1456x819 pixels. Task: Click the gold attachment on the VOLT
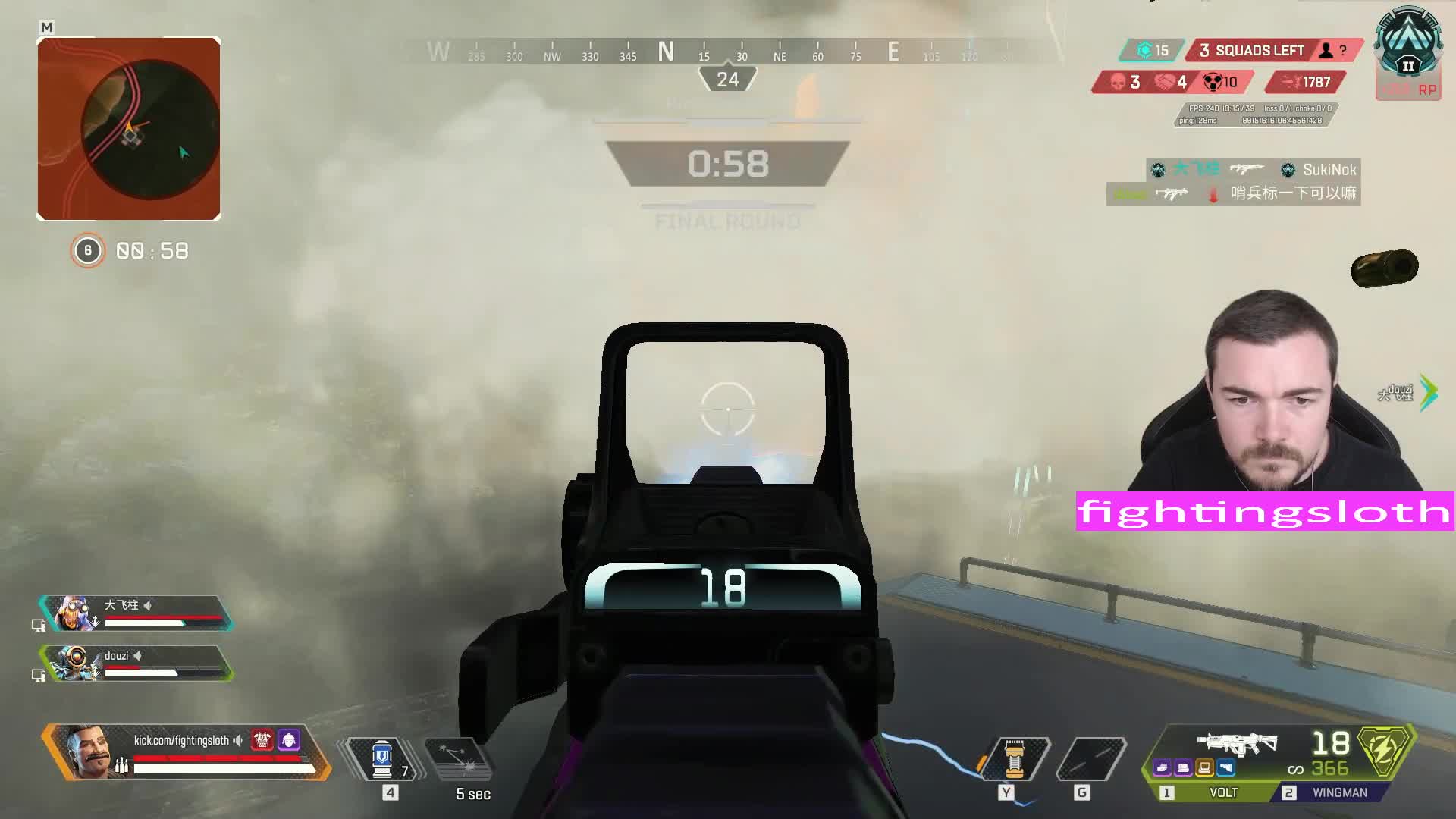1205,769
